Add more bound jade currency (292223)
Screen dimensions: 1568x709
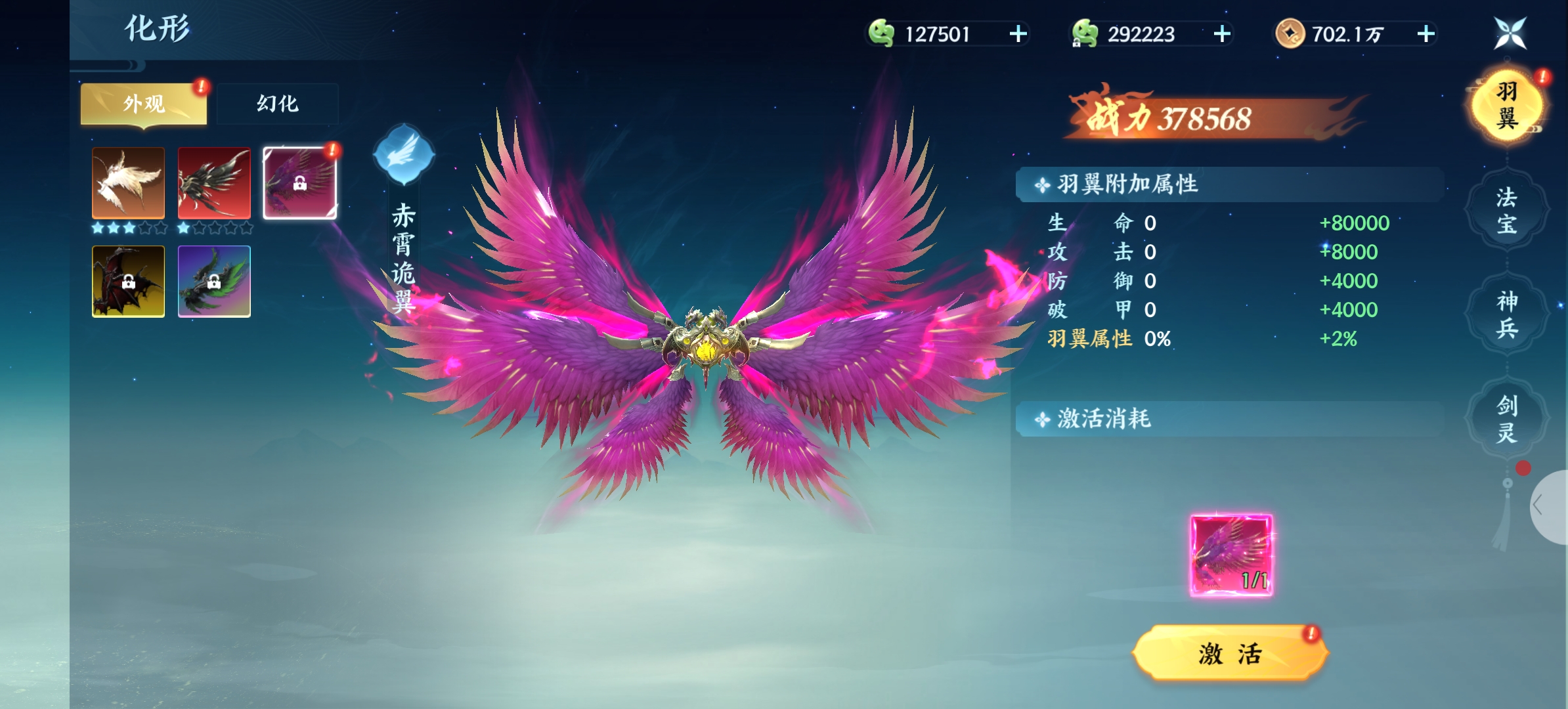point(1221,34)
